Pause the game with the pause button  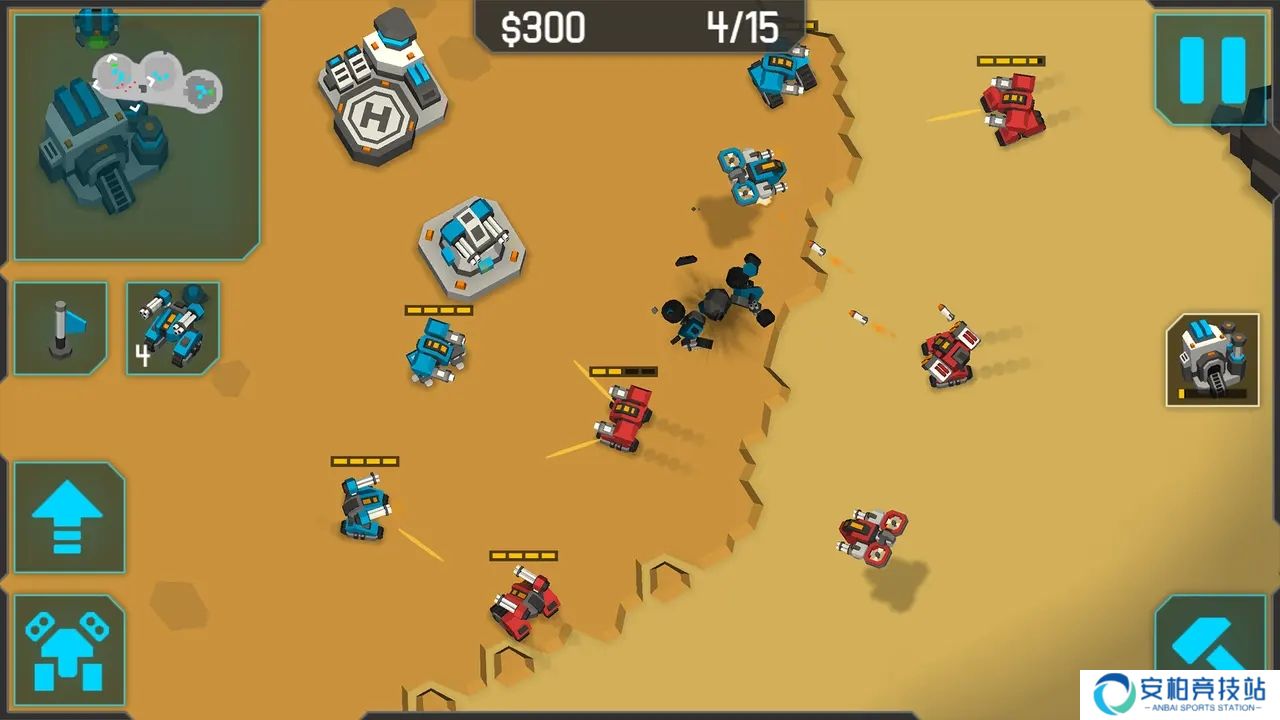click(x=1212, y=70)
